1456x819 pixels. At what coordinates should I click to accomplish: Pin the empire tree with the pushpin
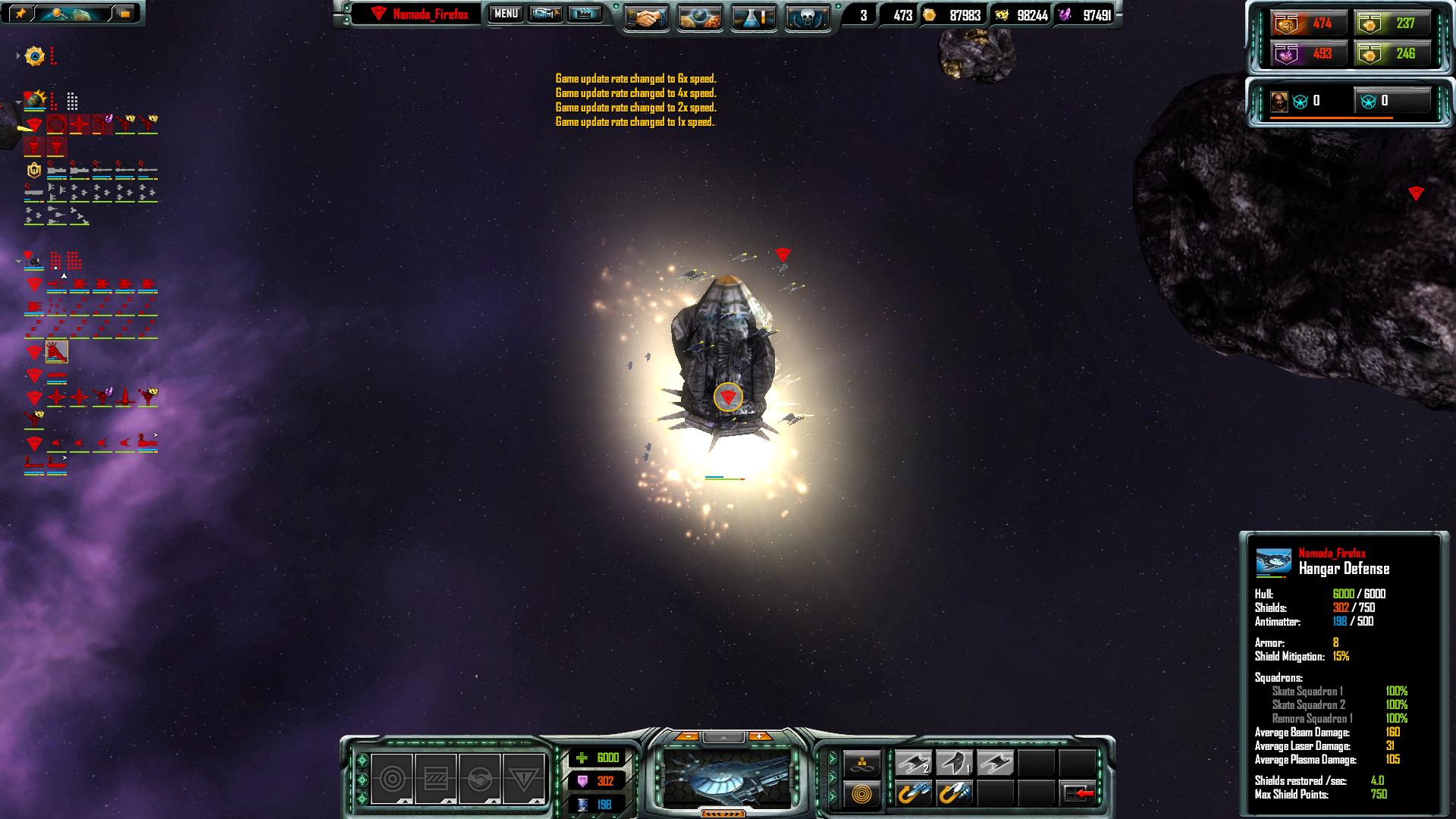[20, 13]
